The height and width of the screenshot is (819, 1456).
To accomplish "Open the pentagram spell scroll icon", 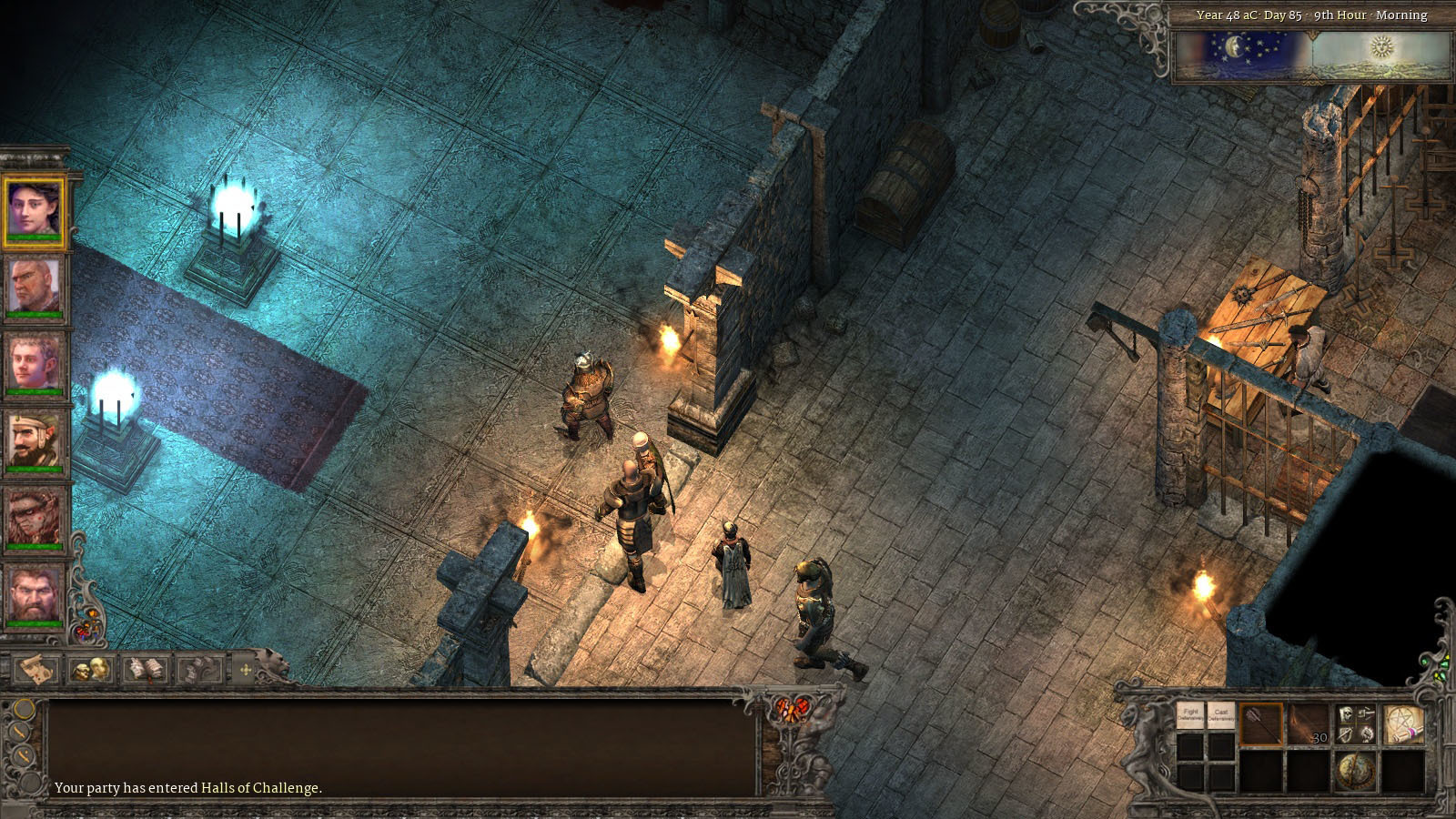I will (x=1403, y=724).
